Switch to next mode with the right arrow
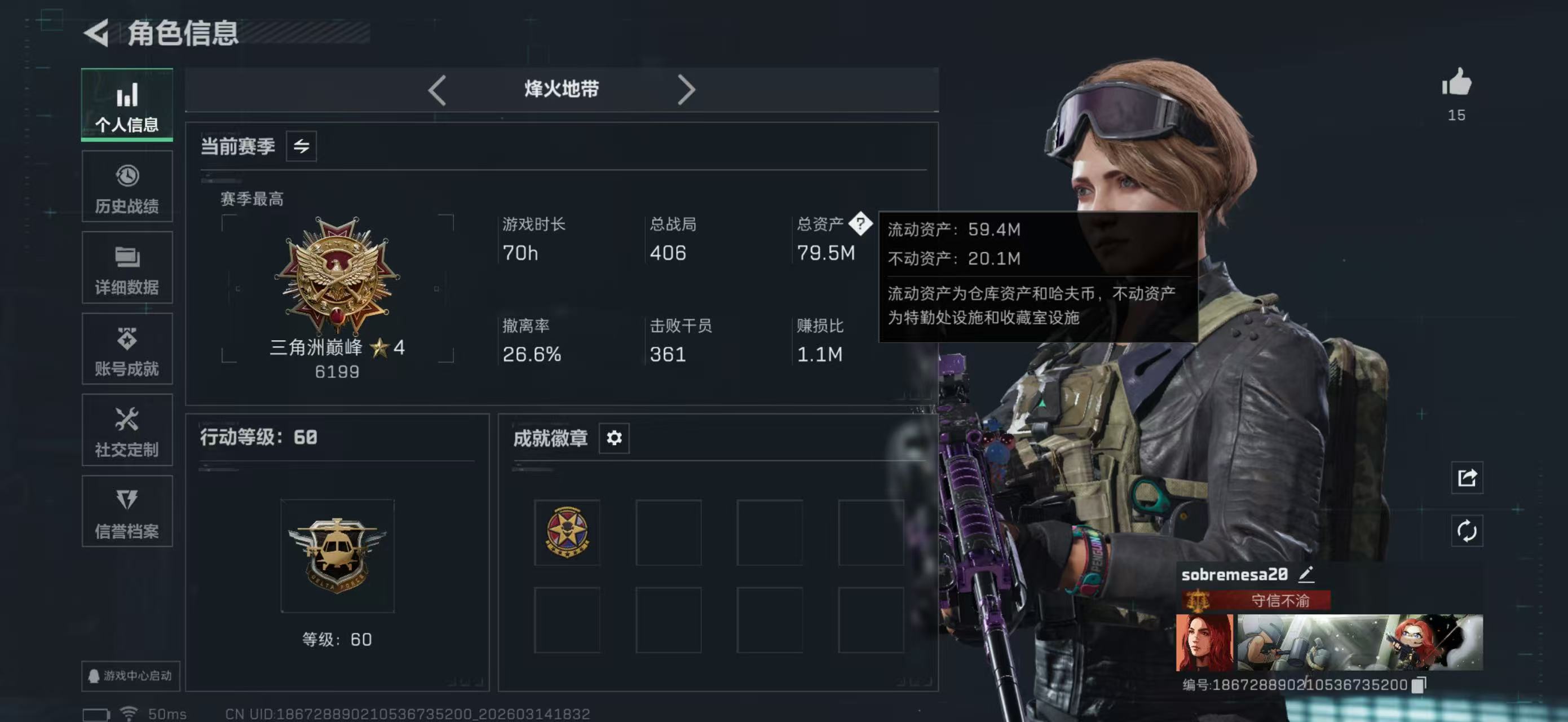Viewport: 1568px width, 722px height. [687, 89]
